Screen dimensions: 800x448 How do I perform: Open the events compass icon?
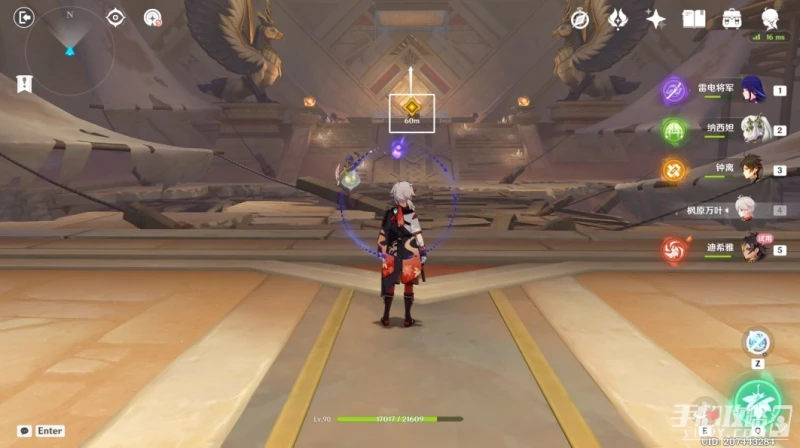tap(579, 18)
